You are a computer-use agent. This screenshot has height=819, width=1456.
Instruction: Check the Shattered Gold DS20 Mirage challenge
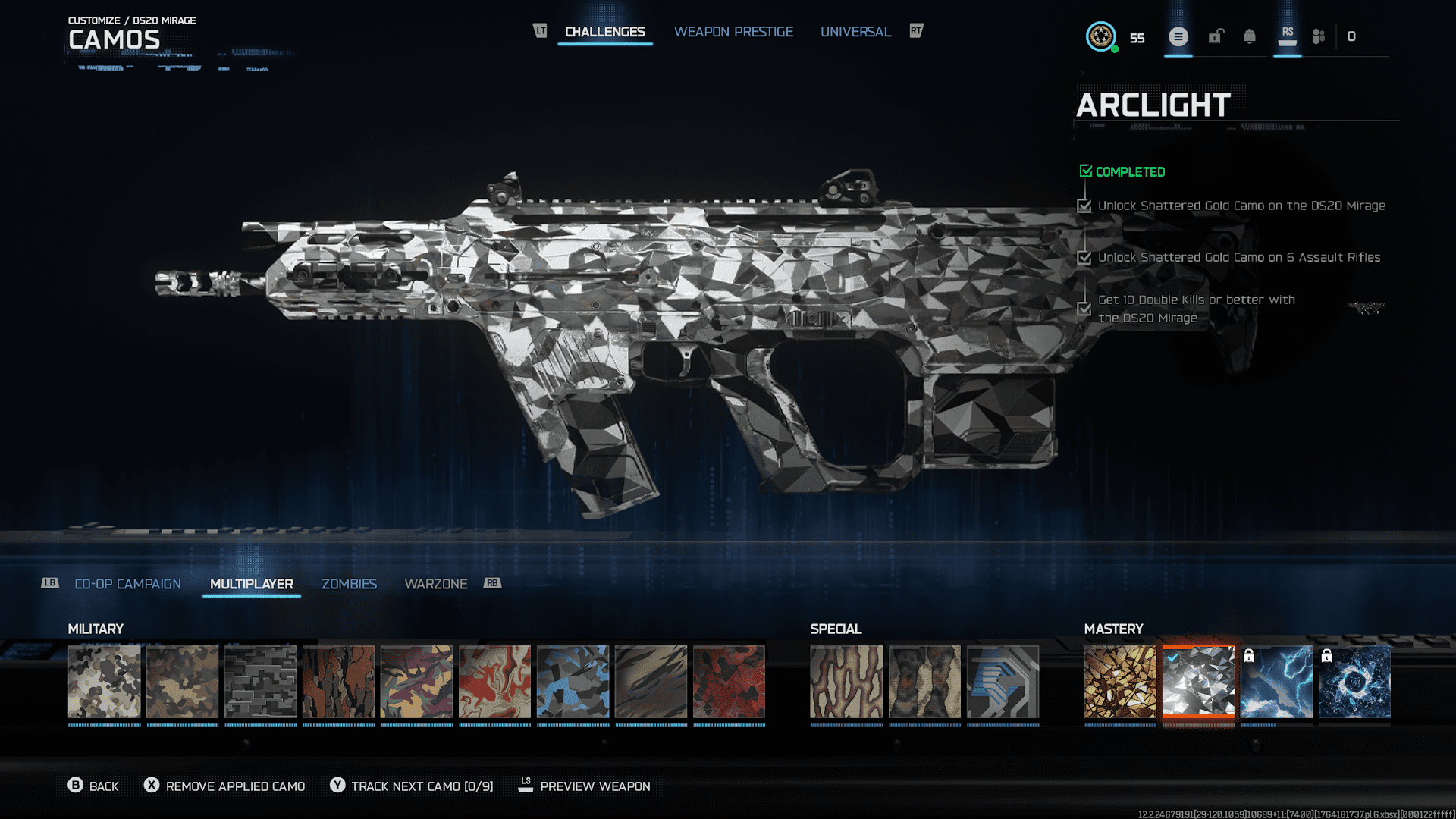(x=1084, y=206)
